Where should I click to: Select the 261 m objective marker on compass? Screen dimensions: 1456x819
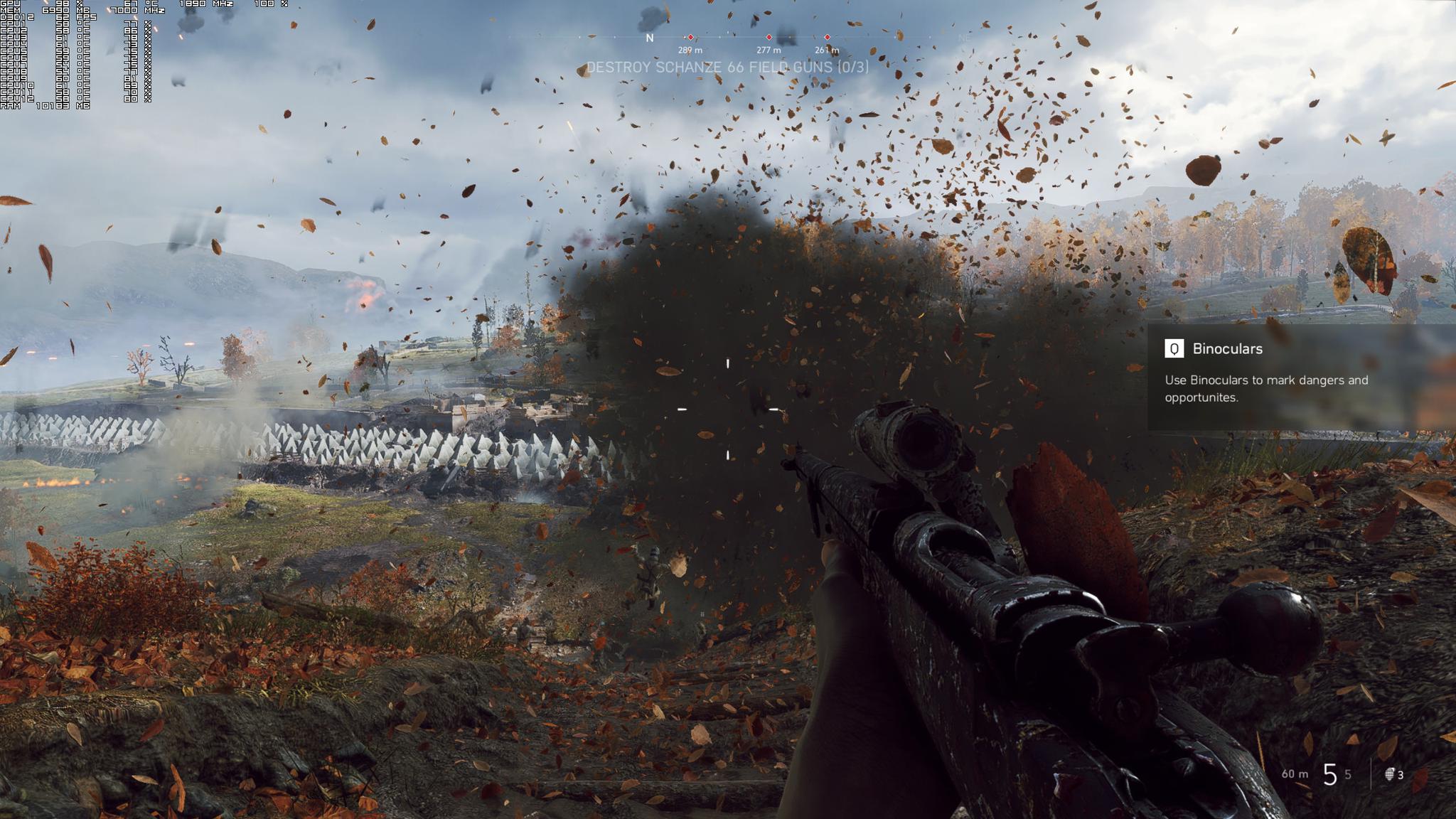point(827,38)
